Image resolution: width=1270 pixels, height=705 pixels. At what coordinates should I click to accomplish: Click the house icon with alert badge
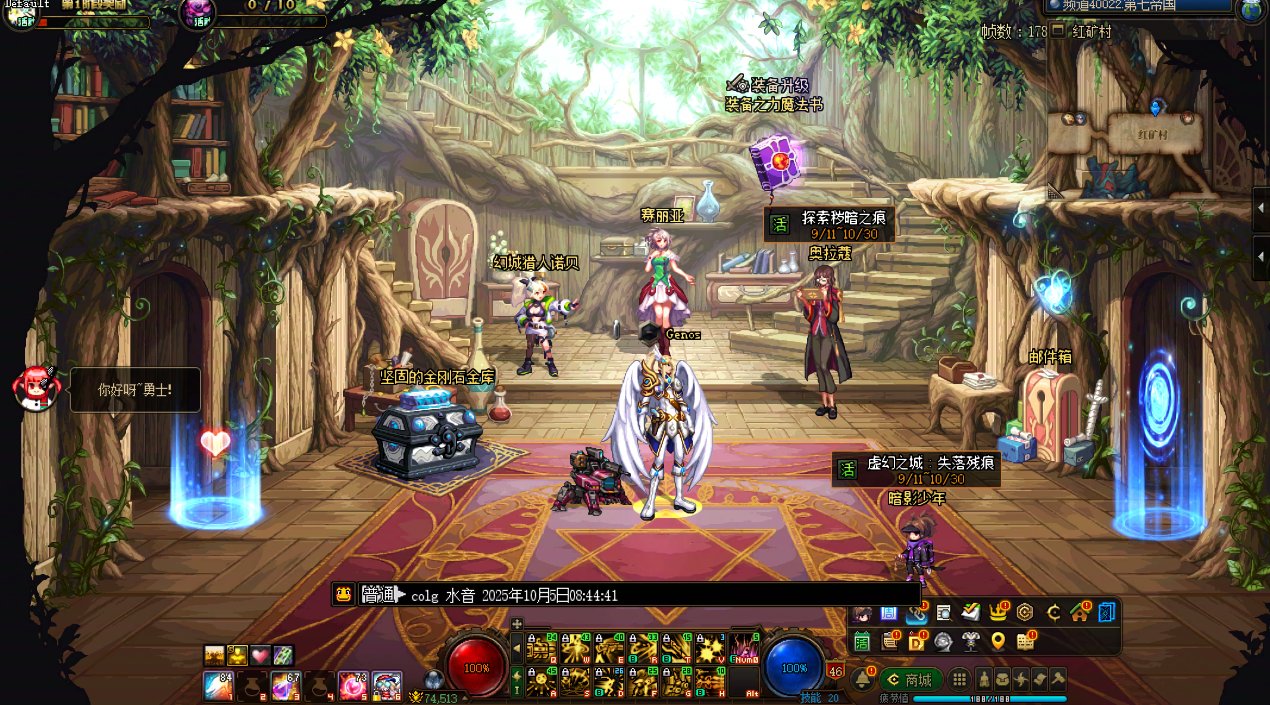[x=1079, y=612]
